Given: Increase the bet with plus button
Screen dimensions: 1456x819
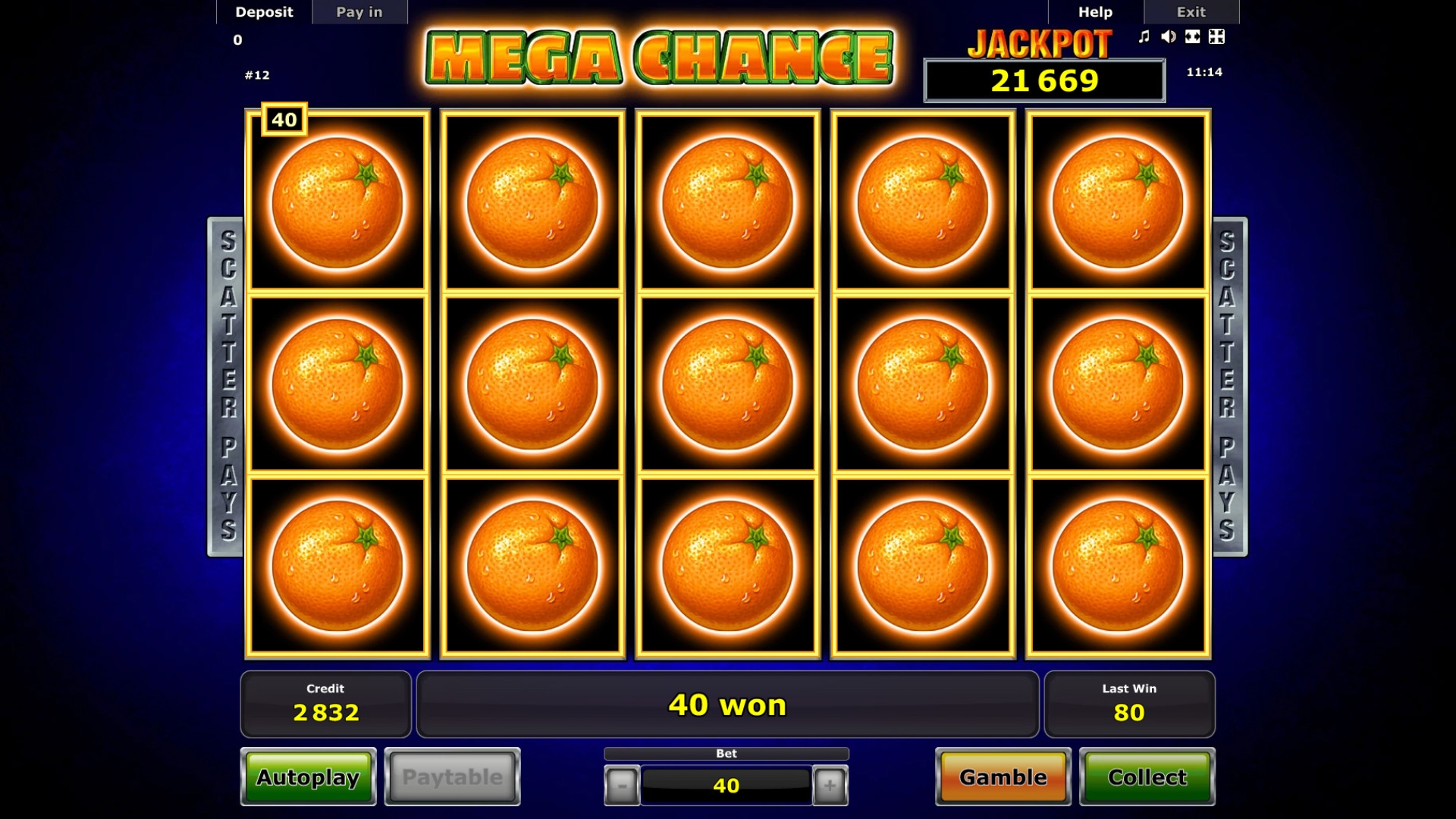Looking at the screenshot, I should click(830, 786).
